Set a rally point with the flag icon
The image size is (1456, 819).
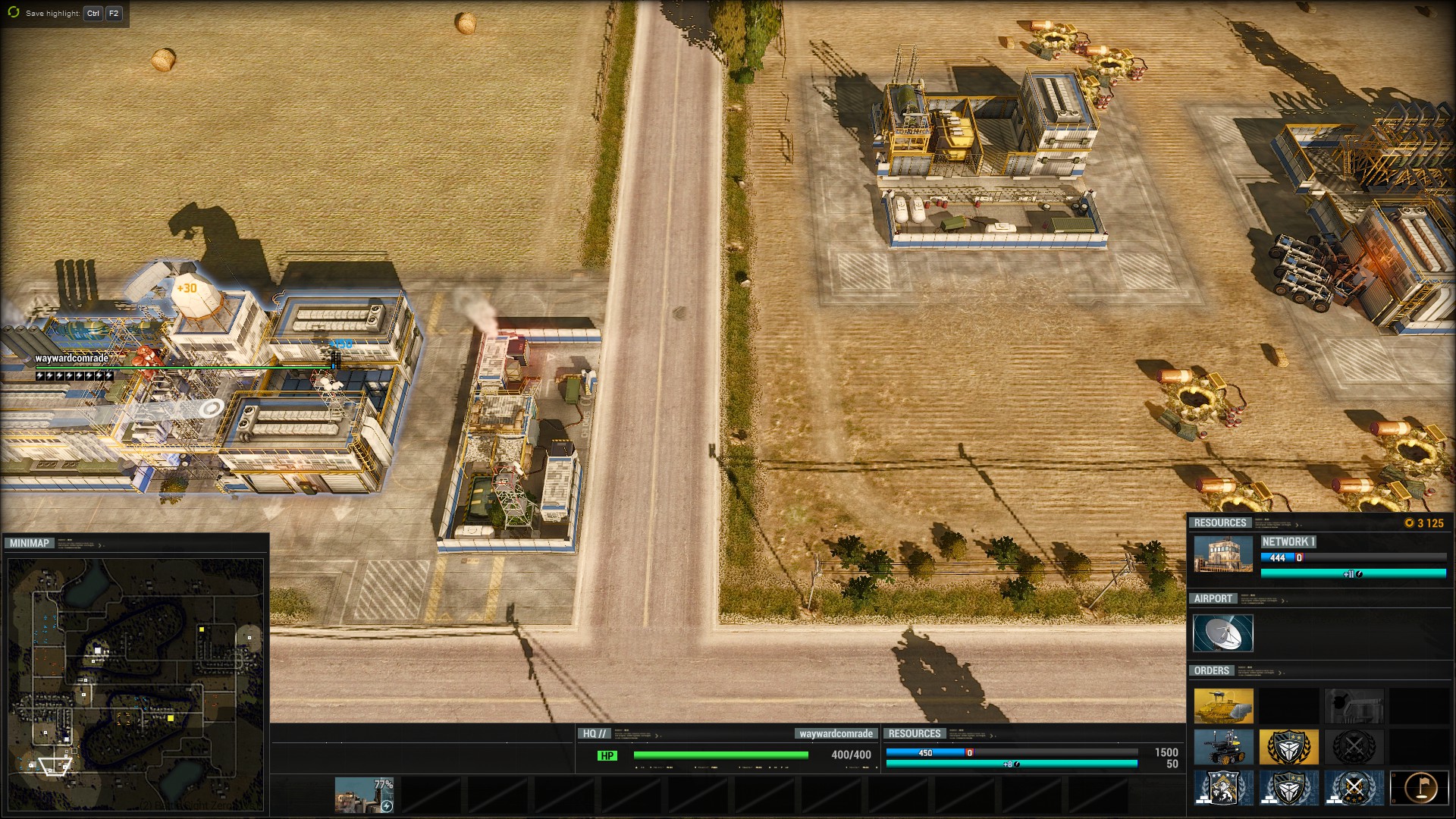[x=1419, y=789]
